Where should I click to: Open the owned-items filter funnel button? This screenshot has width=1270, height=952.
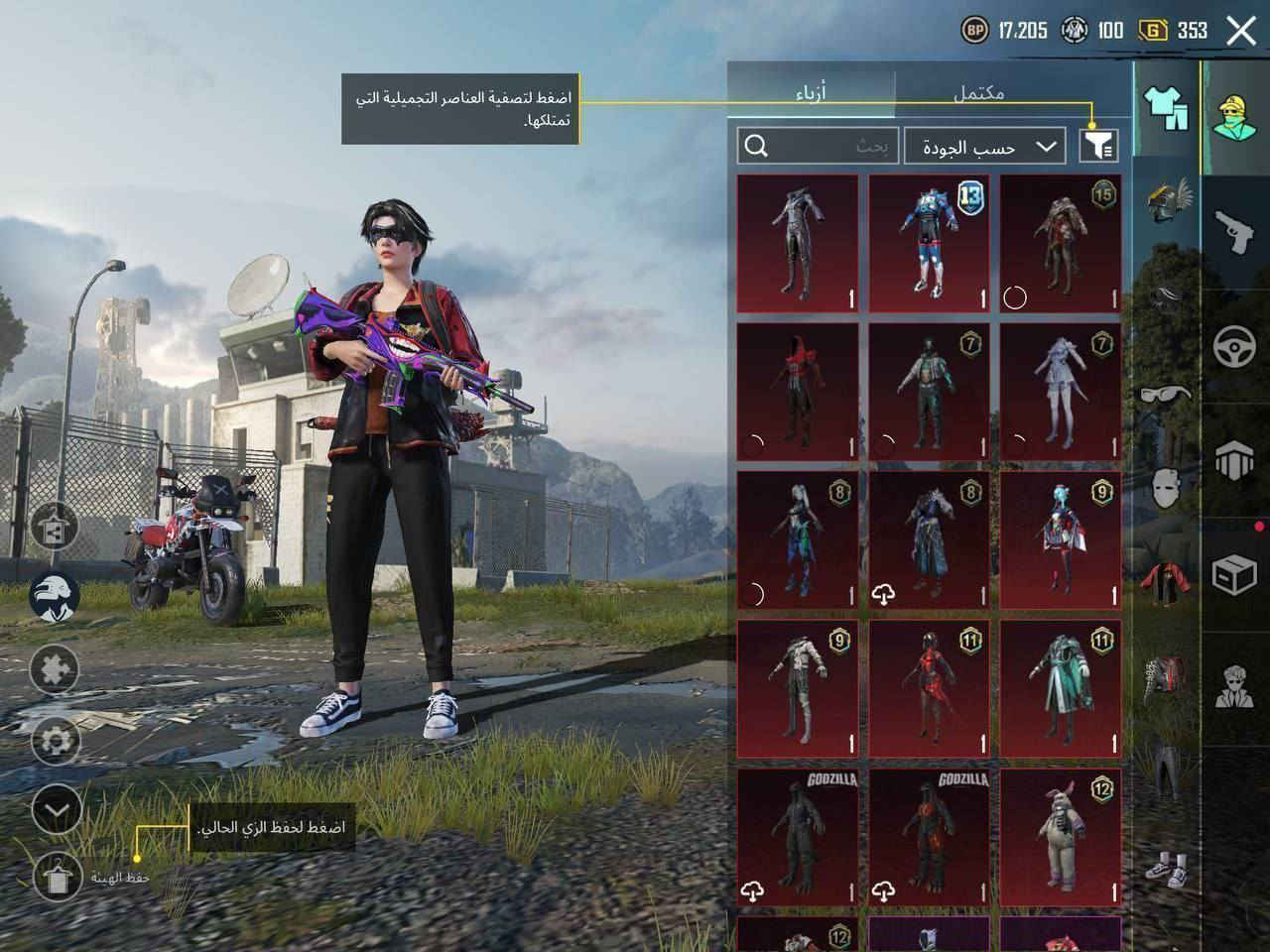click(x=1098, y=147)
